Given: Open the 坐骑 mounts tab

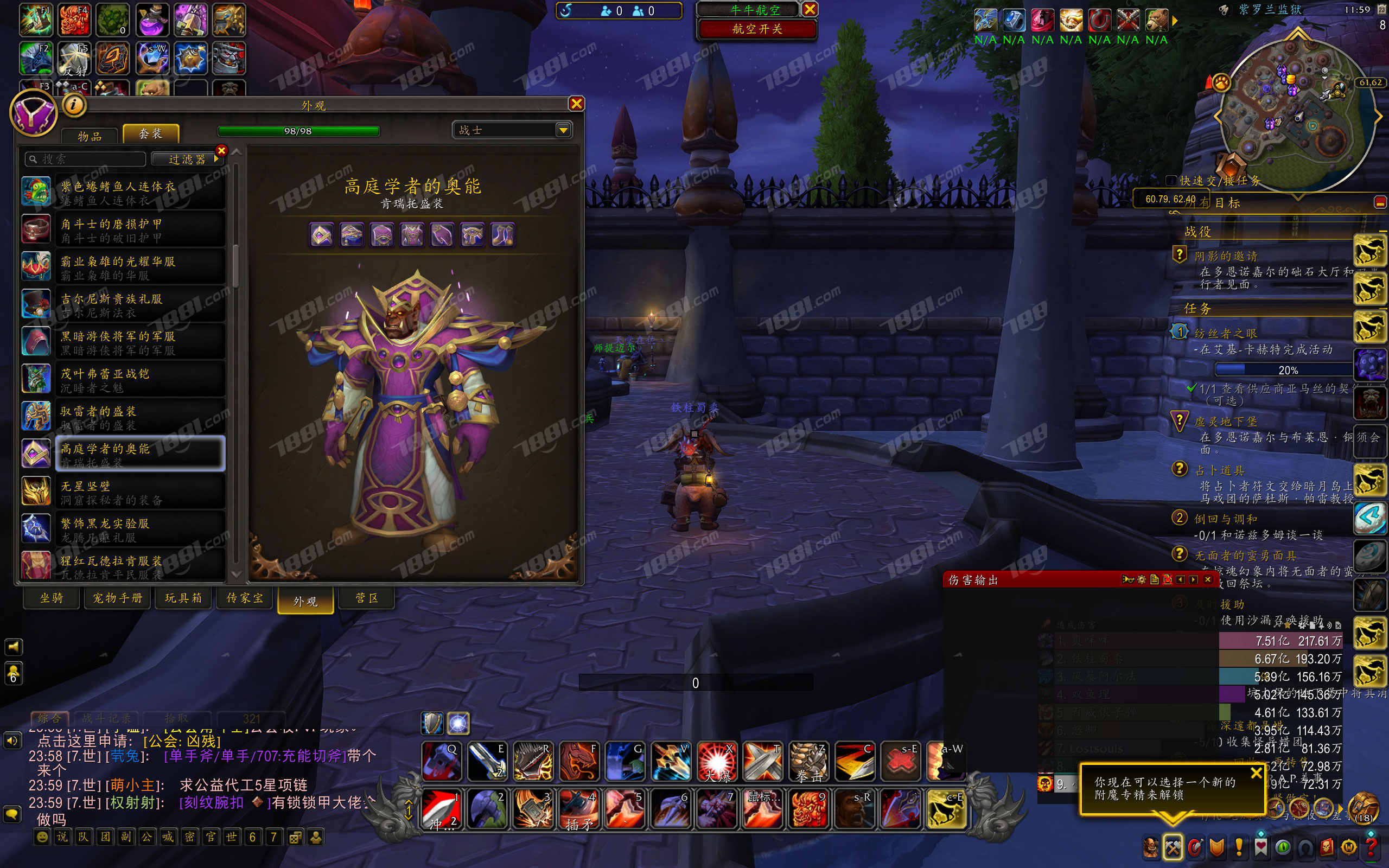Looking at the screenshot, I should 51,598.
